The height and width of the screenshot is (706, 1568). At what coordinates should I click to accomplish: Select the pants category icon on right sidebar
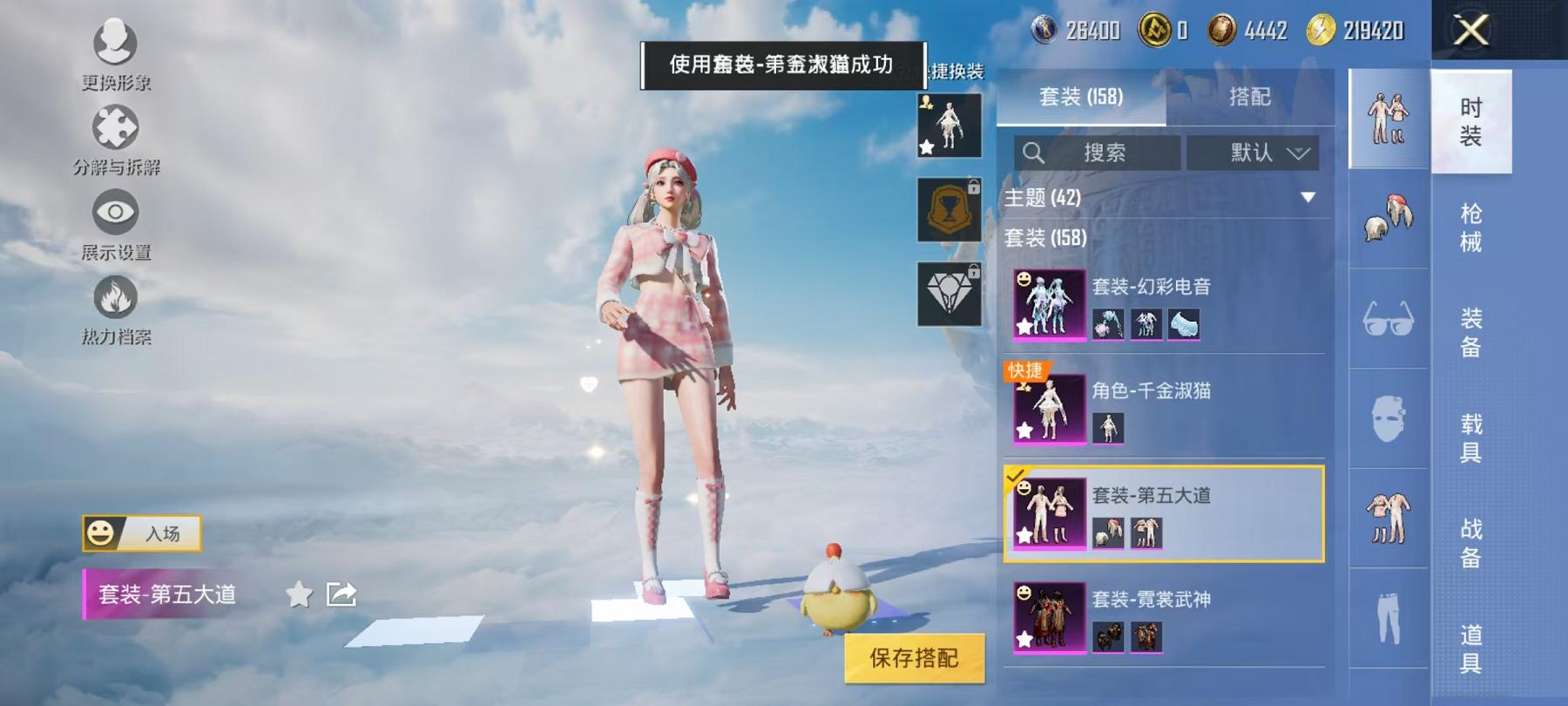tap(1385, 617)
